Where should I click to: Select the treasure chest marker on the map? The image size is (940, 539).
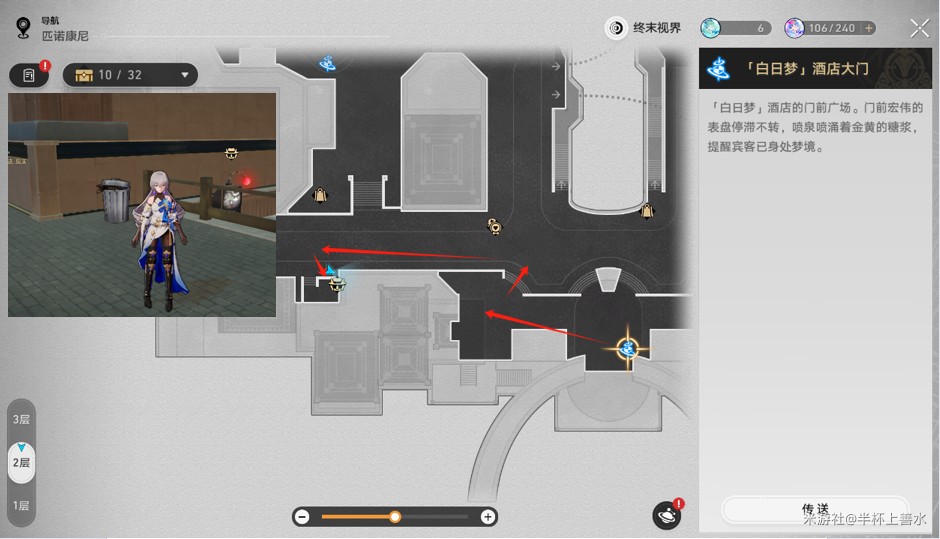338,286
